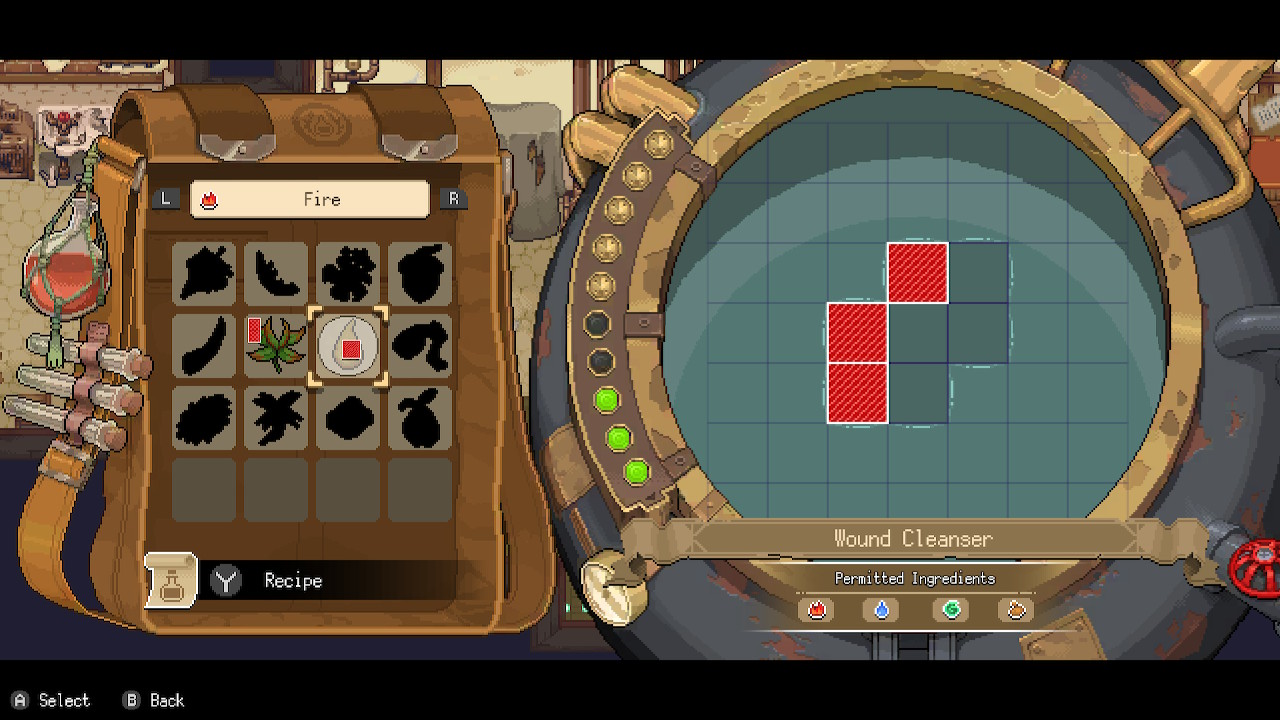Image resolution: width=1280 pixels, height=720 pixels.
Task: Click the top red tile in cauldron grid
Action: pos(917,272)
